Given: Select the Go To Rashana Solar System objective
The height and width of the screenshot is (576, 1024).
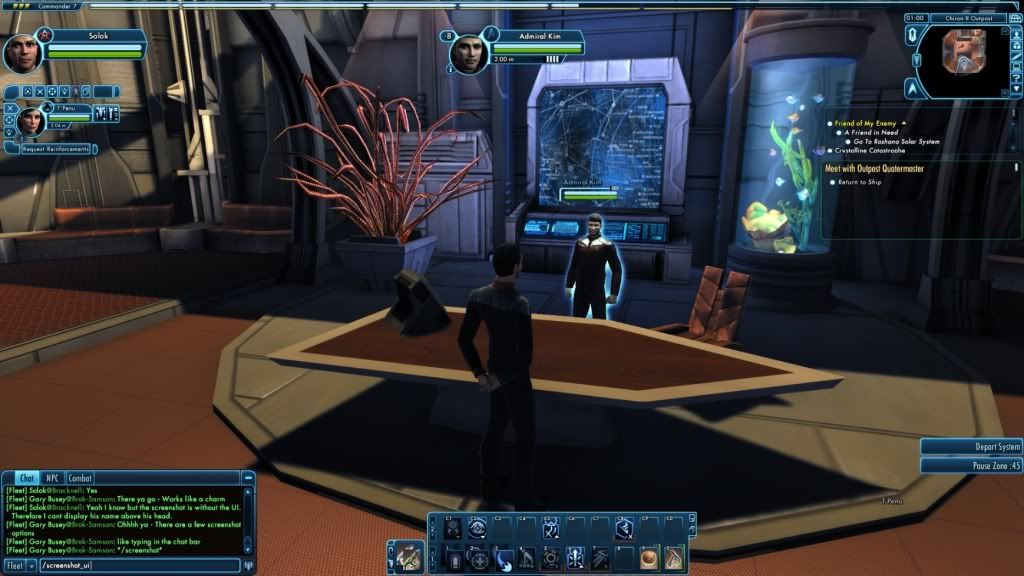Looking at the screenshot, I should [896, 141].
